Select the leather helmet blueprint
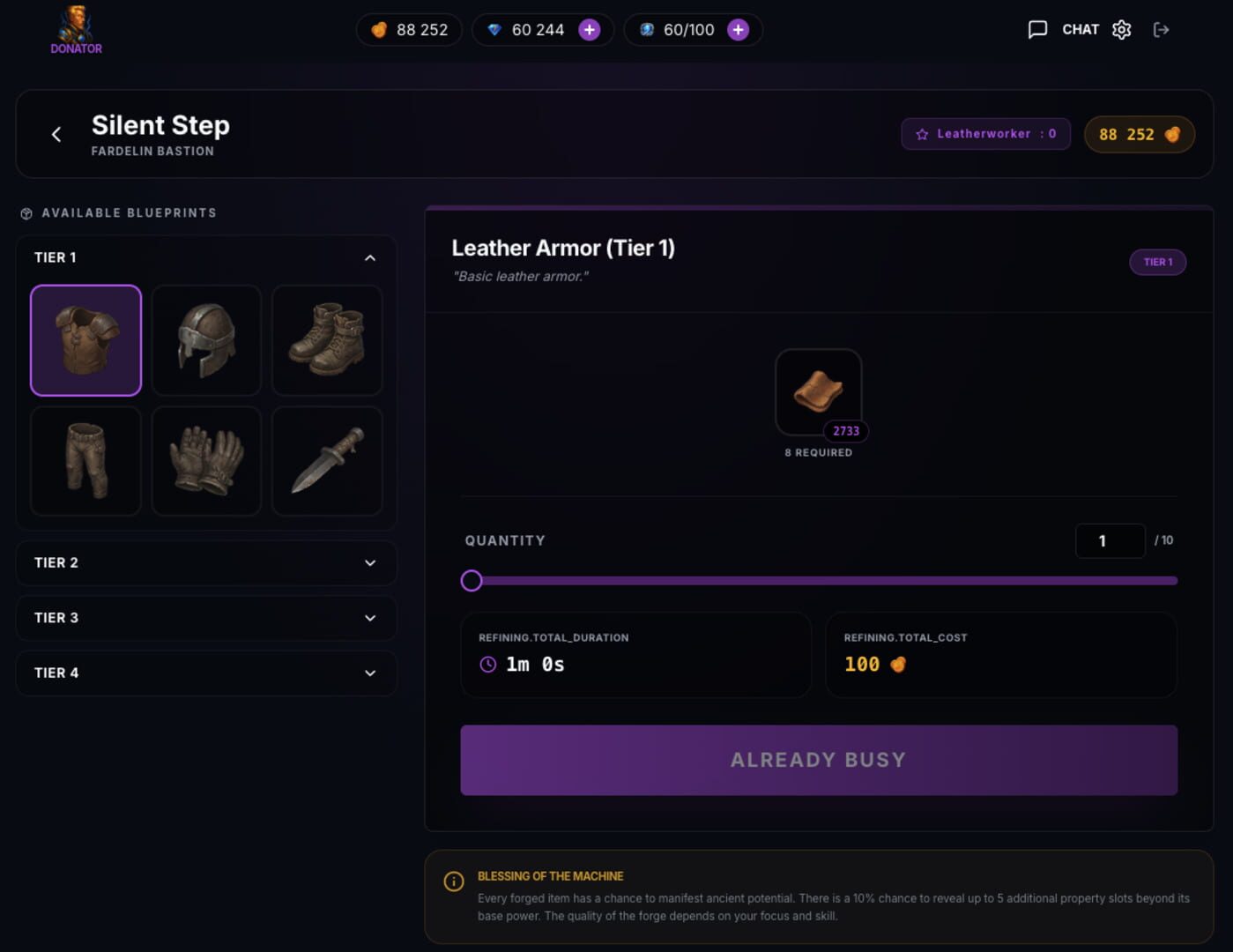1233x952 pixels. (x=206, y=340)
